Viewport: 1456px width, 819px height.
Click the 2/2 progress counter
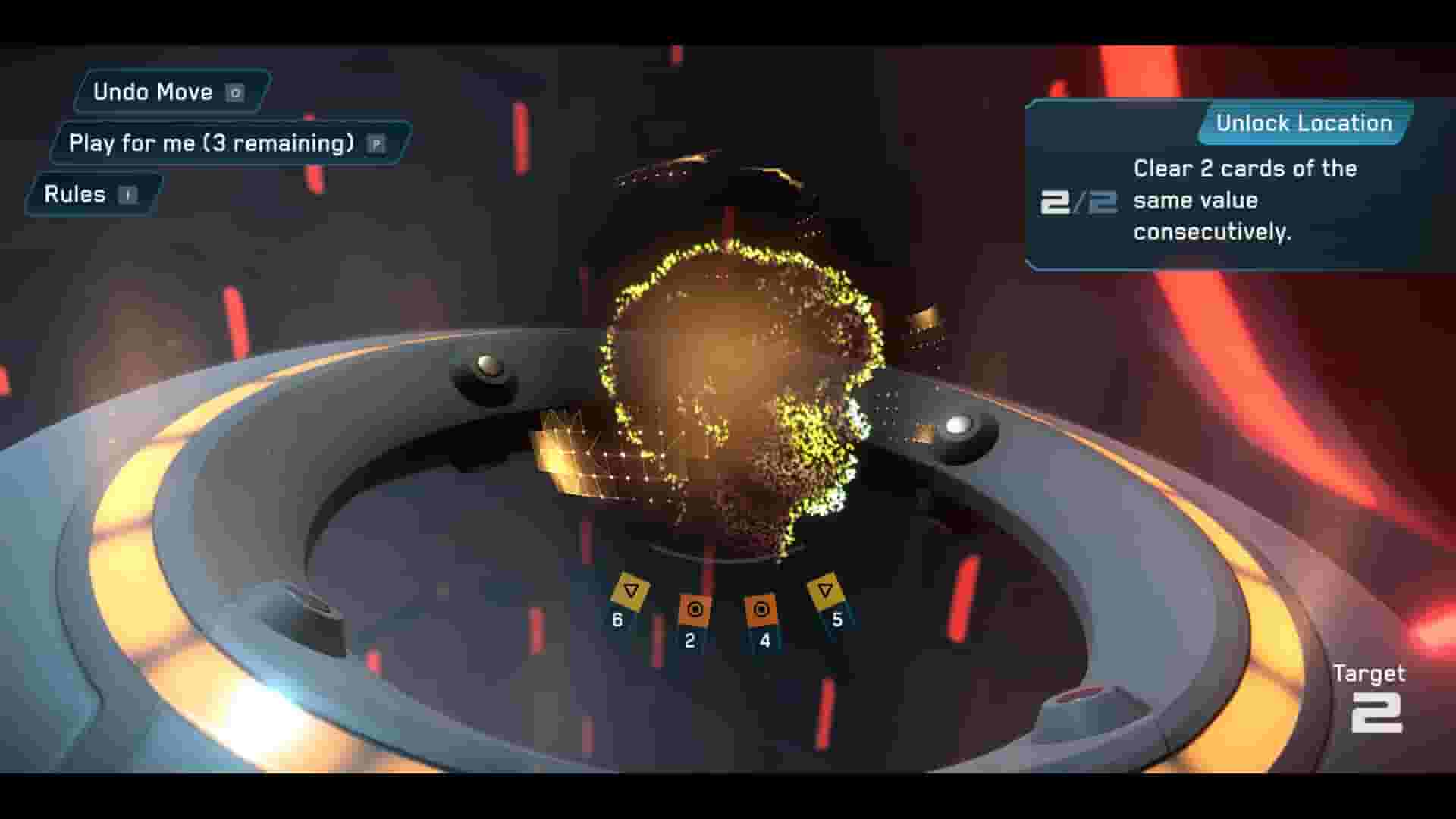pos(1080,201)
